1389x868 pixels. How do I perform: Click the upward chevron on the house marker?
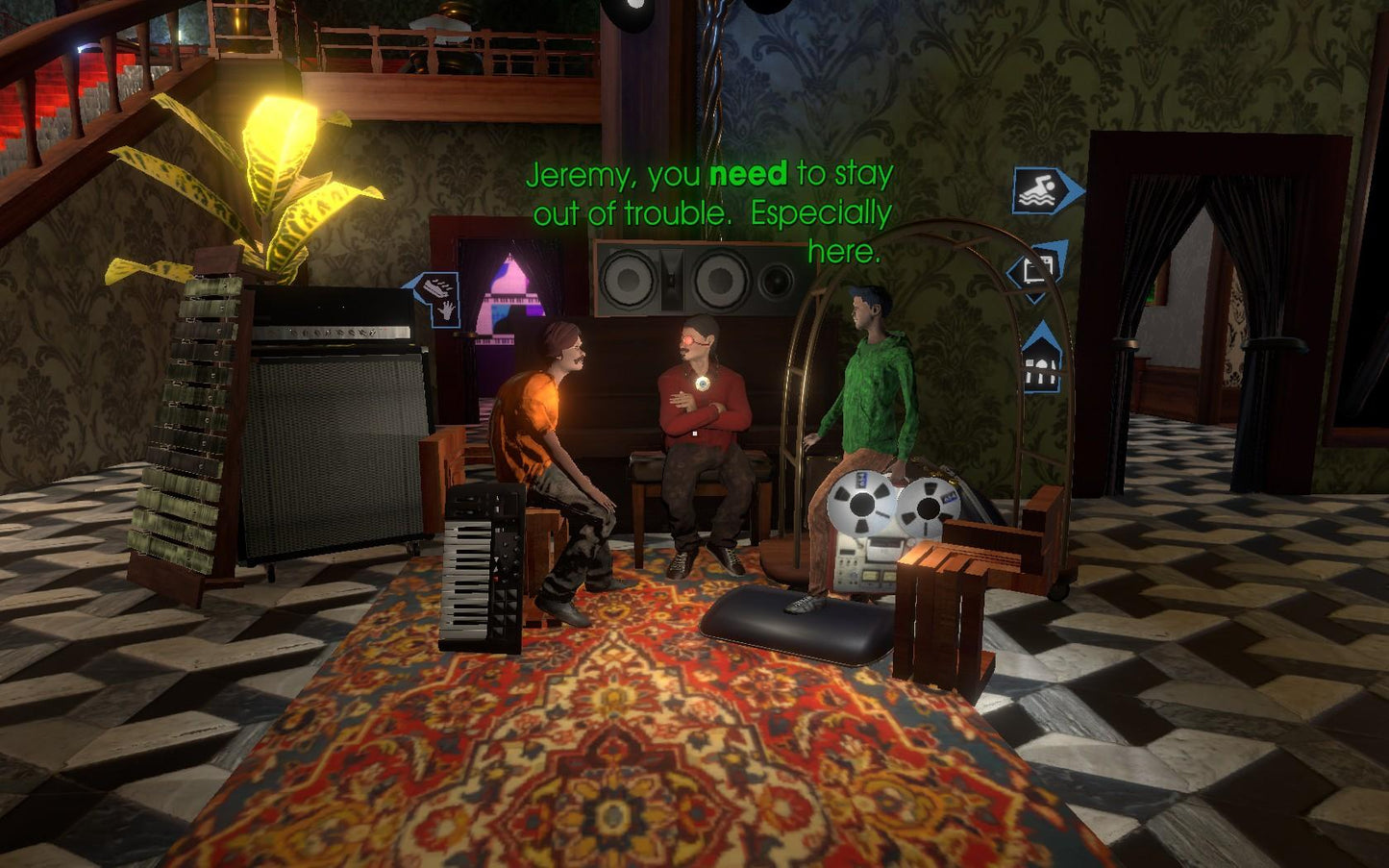pyautogui.click(x=1044, y=331)
